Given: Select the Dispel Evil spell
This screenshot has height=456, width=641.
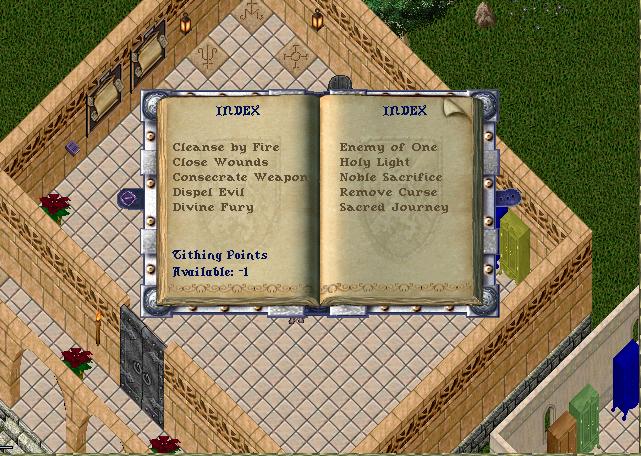Looking at the screenshot, I should (212, 192).
